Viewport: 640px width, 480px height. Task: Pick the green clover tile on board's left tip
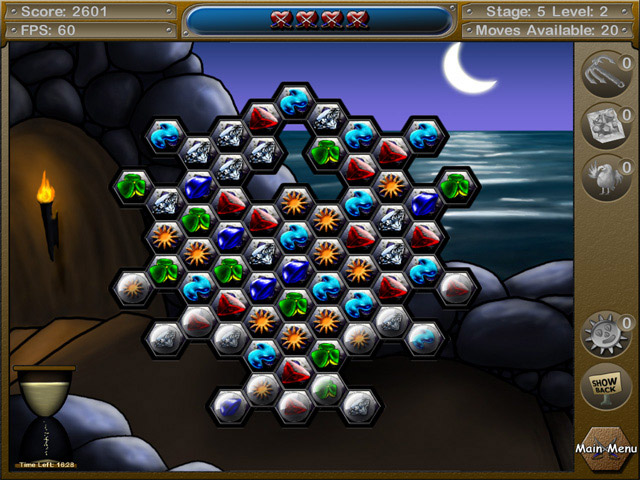pyautogui.click(x=131, y=186)
